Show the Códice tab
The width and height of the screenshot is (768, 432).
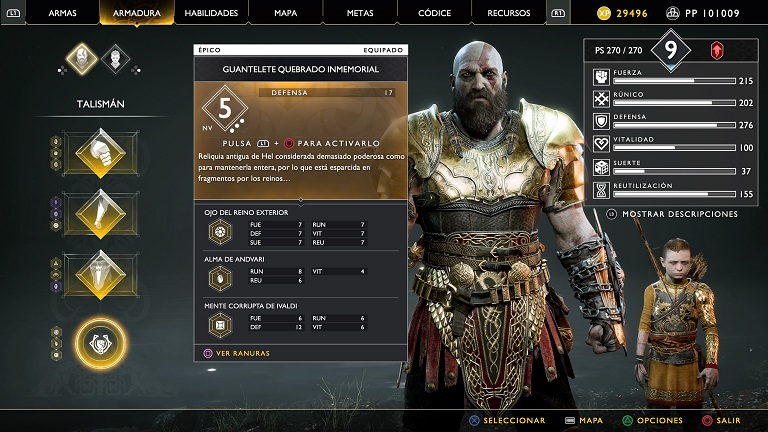[434, 13]
